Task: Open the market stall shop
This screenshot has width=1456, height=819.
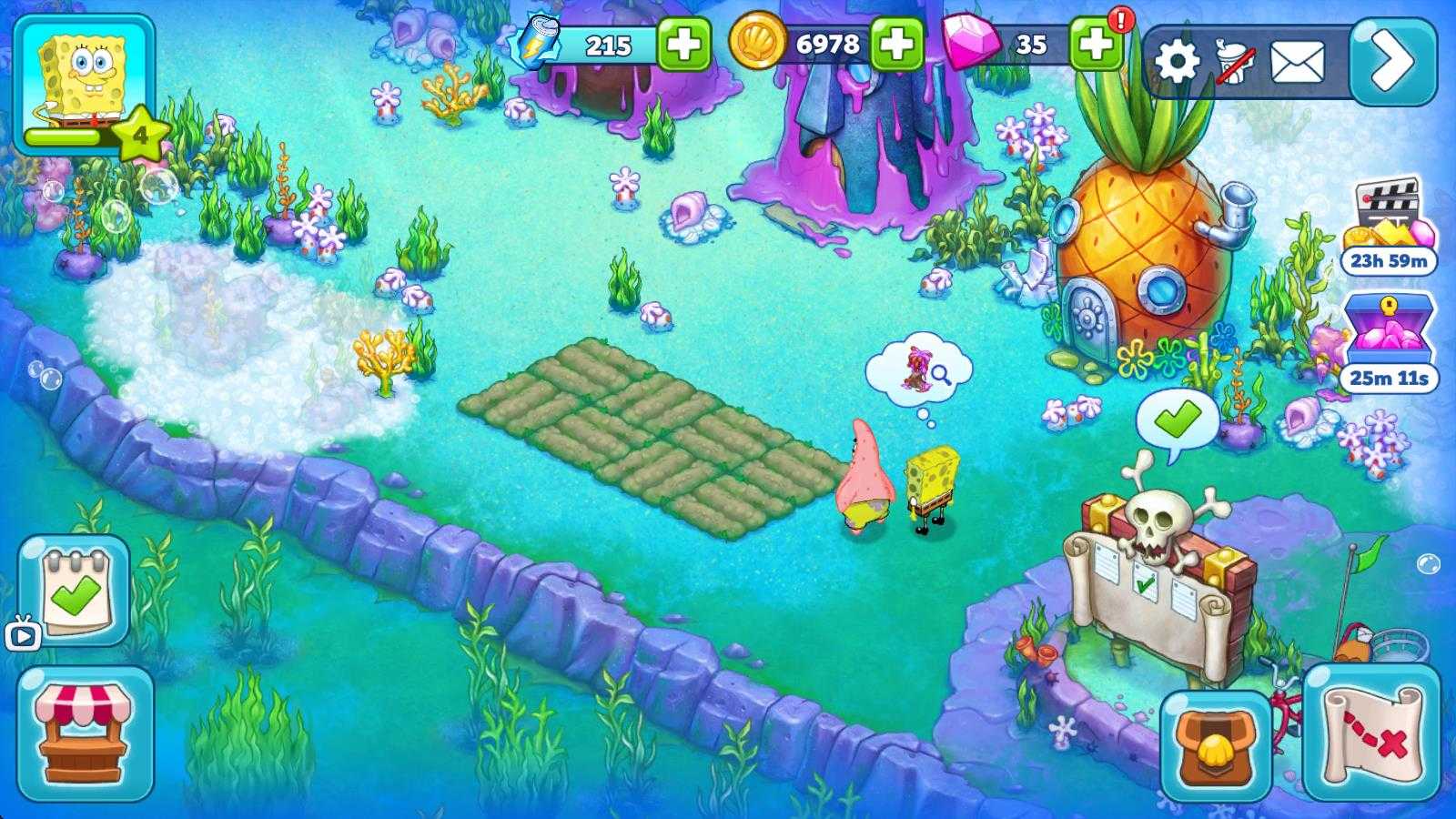Action: pos(86,733)
